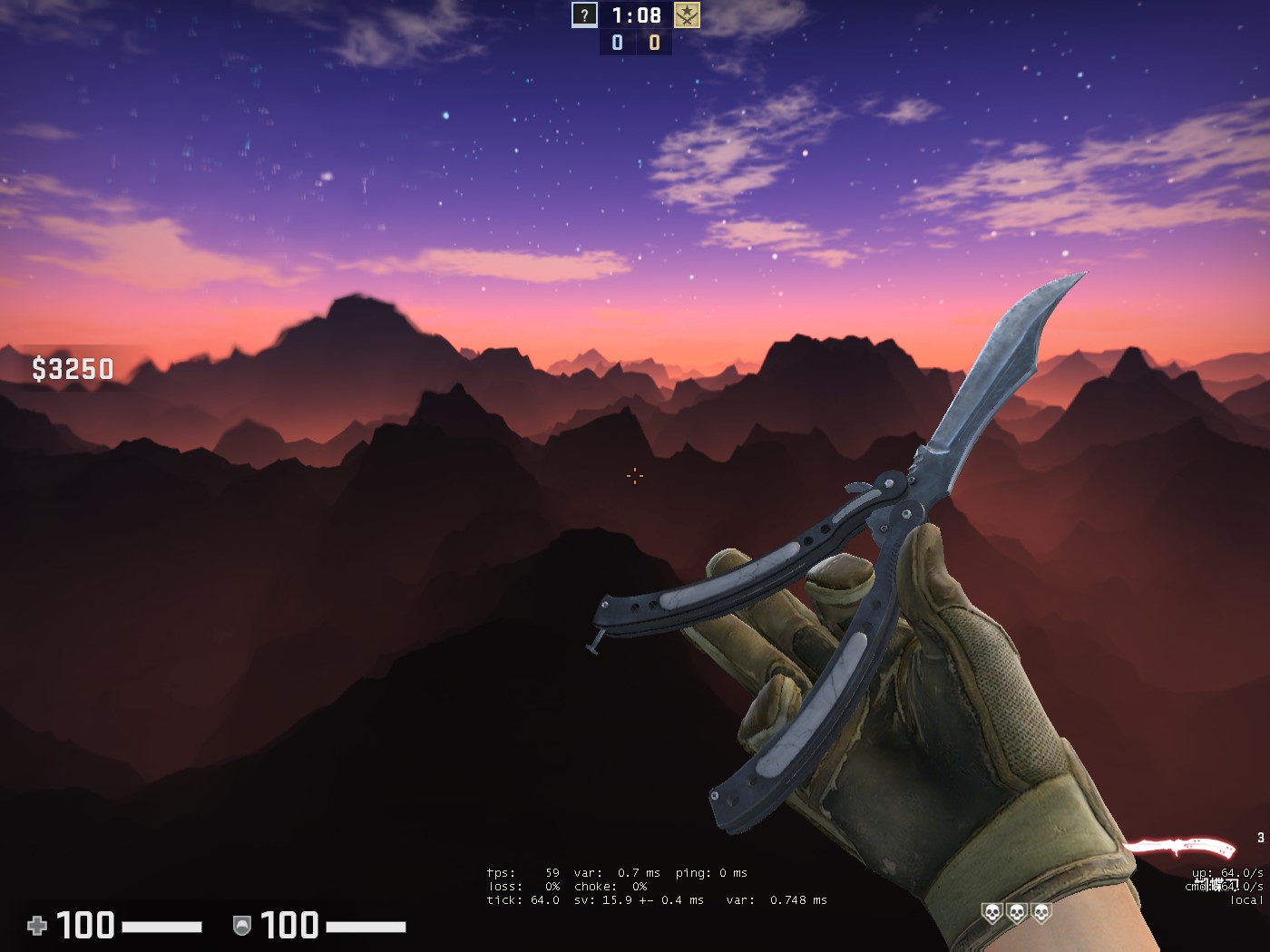
Task: Click the middle kill skull icon
Action: click(x=1016, y=914)
